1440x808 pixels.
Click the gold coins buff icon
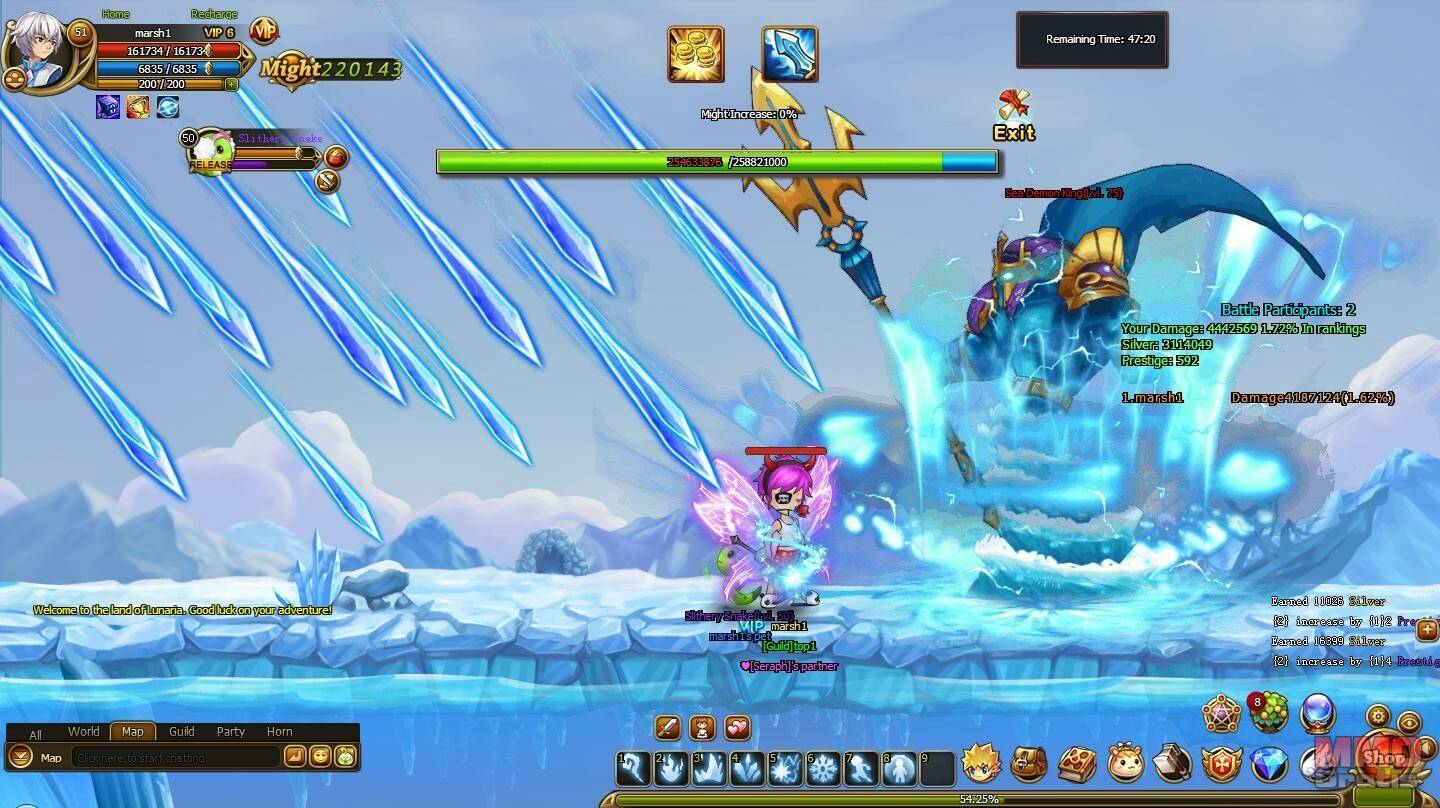[696, 54]
